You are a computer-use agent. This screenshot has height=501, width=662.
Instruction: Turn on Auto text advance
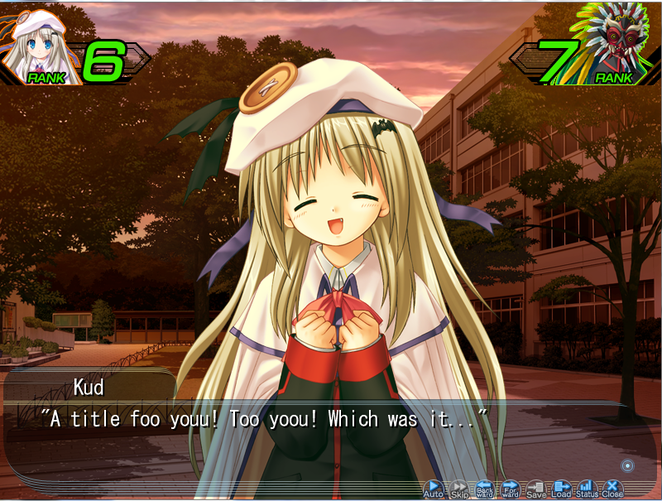tap(434, 488)
